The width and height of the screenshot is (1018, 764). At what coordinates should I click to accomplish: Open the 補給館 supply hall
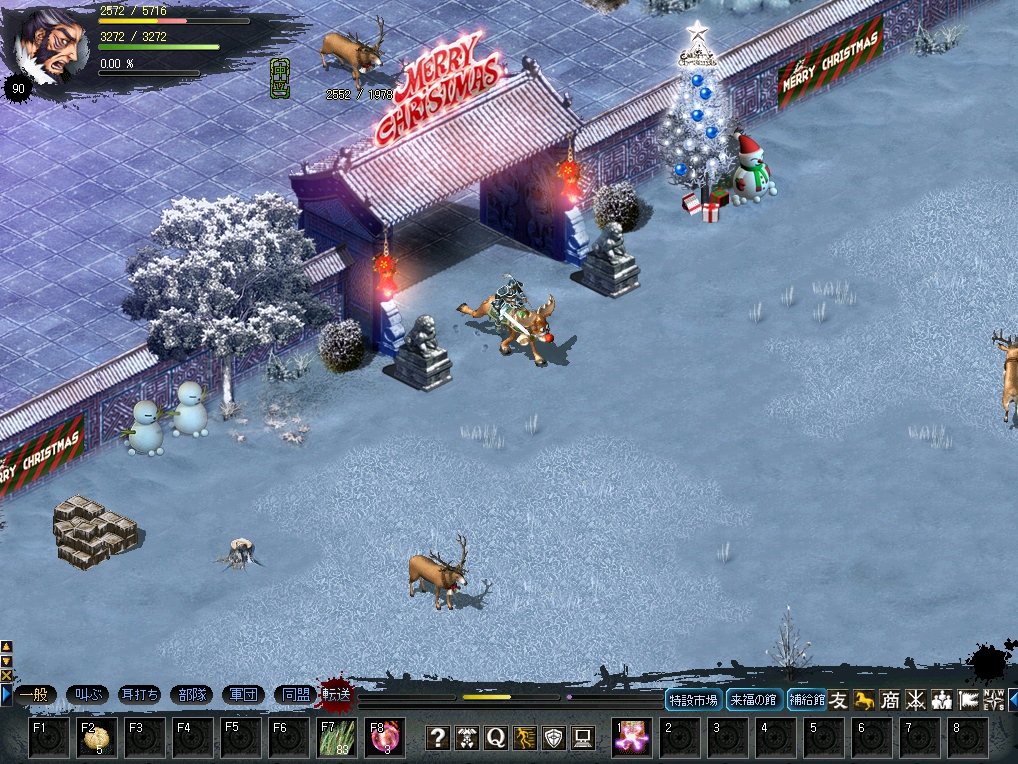[806, 700]
